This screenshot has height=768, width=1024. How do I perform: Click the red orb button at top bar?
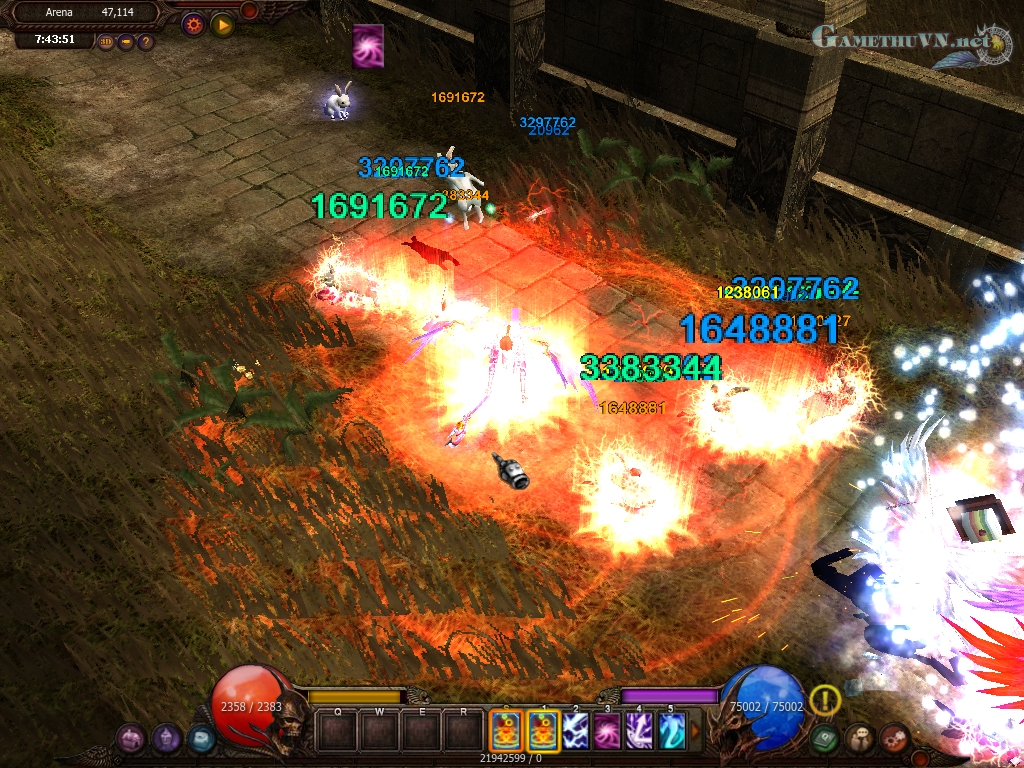[x=249, y=10]
